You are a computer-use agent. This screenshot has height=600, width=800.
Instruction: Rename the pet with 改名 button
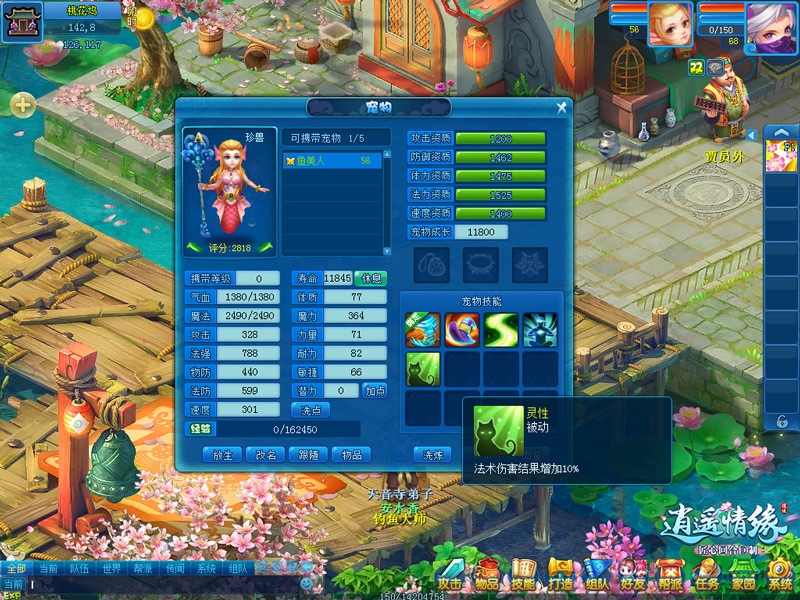coord(266,454)
